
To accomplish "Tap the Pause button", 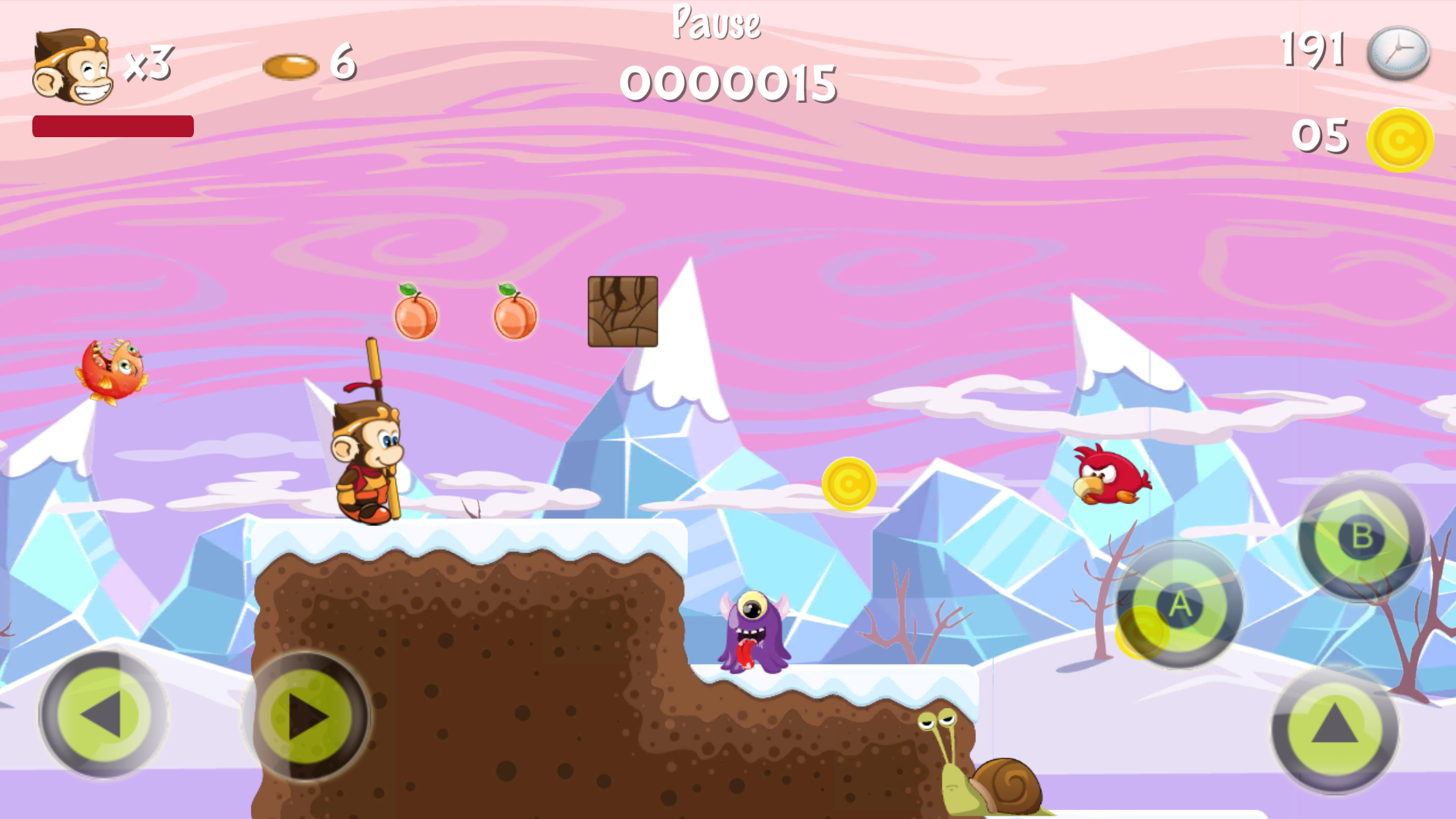I will click(716, 23).
